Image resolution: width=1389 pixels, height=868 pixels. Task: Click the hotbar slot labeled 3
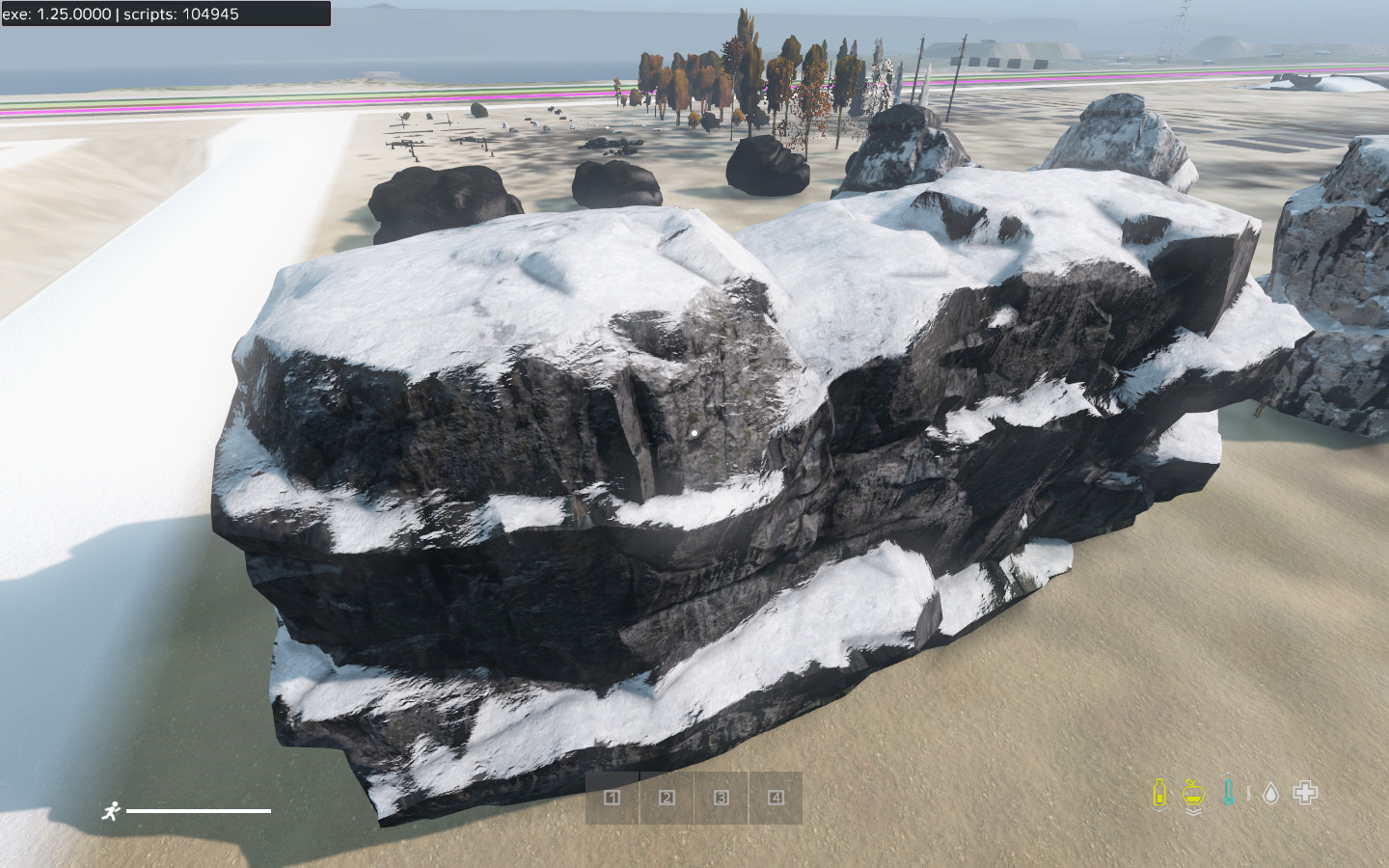pyautogui.click(x=722, y=798)
